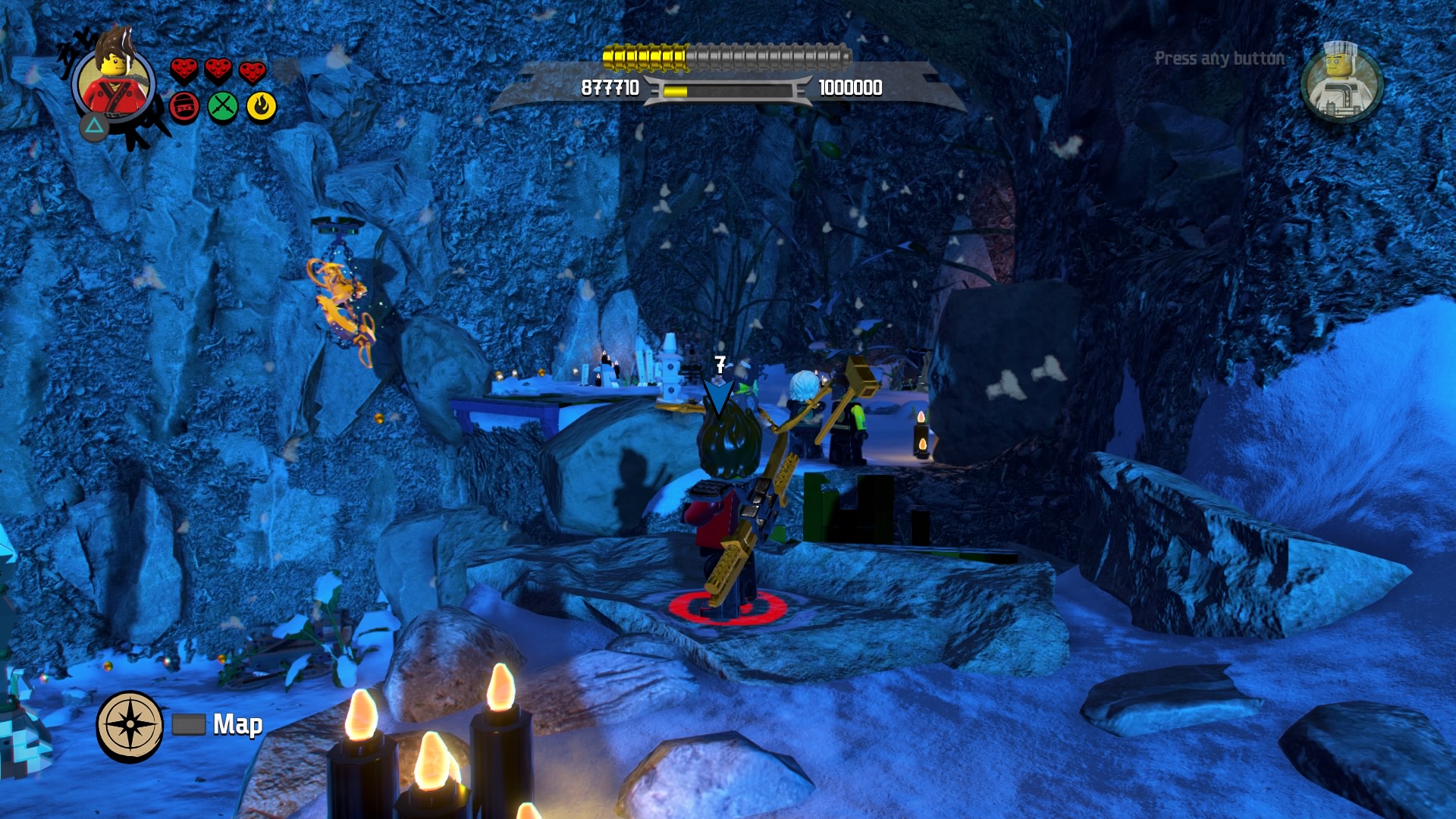Open the map via the compass icon
The height and width of the screenshot is (819, 1456).
(x=130, y=725)
